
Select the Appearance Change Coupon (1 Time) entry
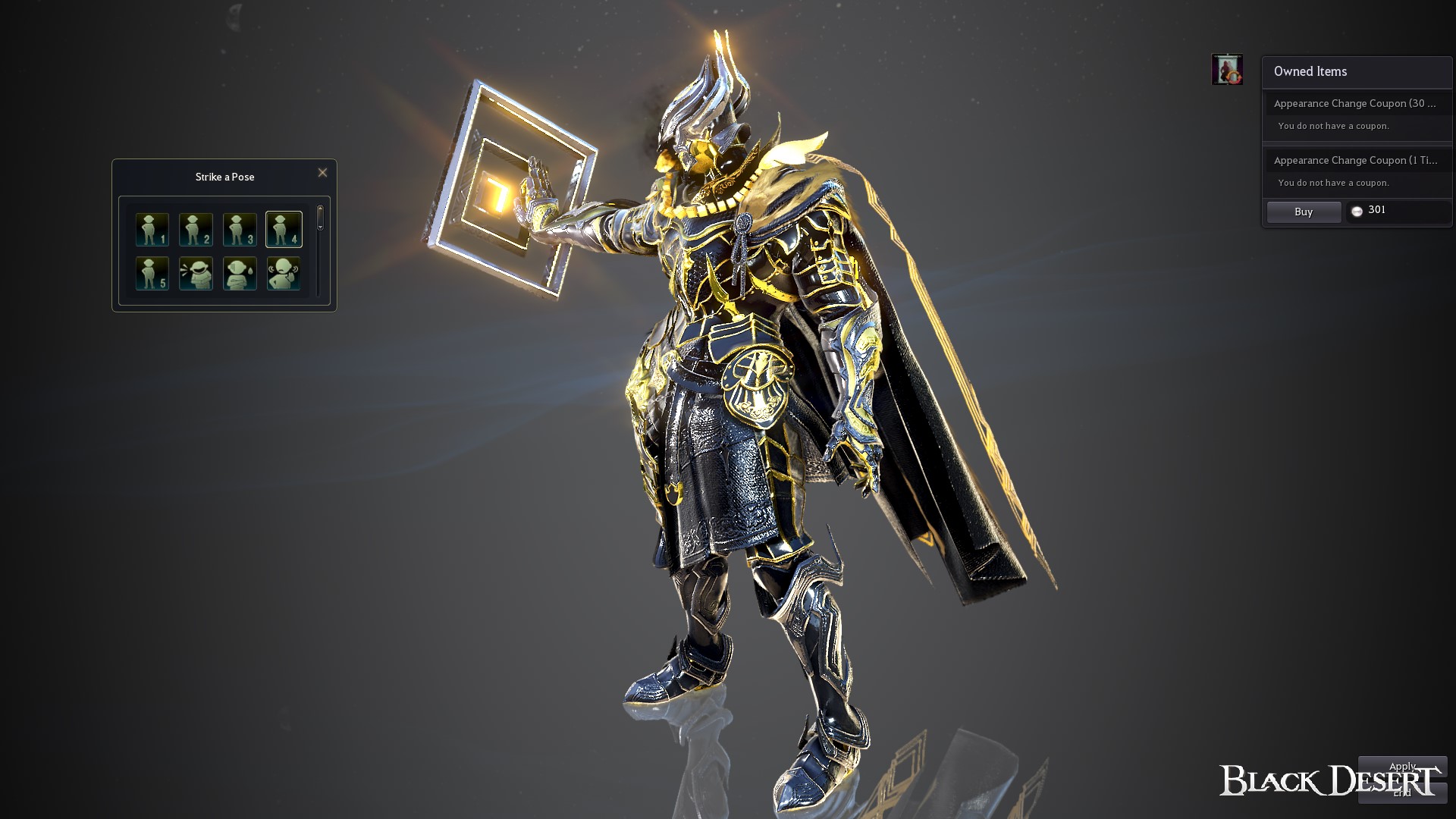click(1357, 161)
